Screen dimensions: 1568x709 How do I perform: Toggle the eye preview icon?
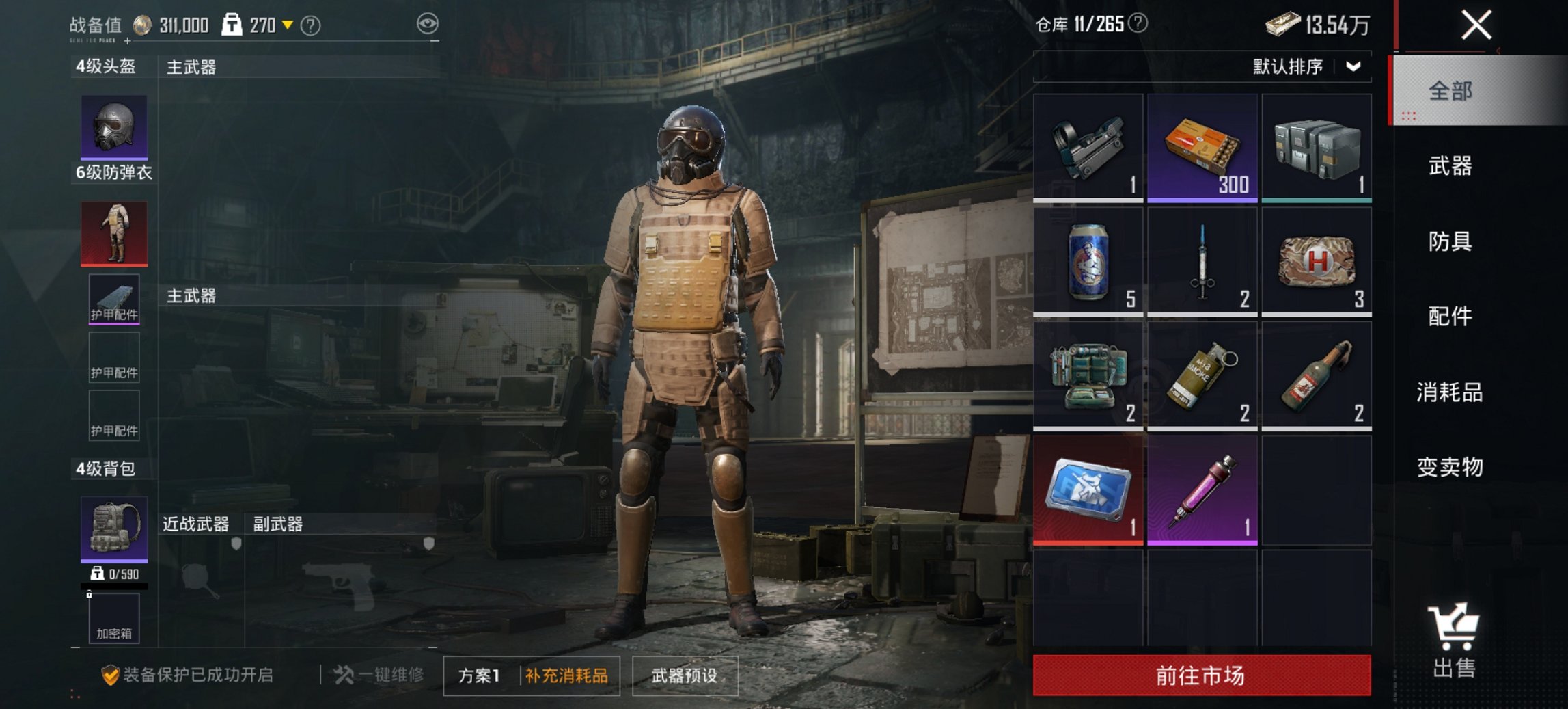click(428, 23)
